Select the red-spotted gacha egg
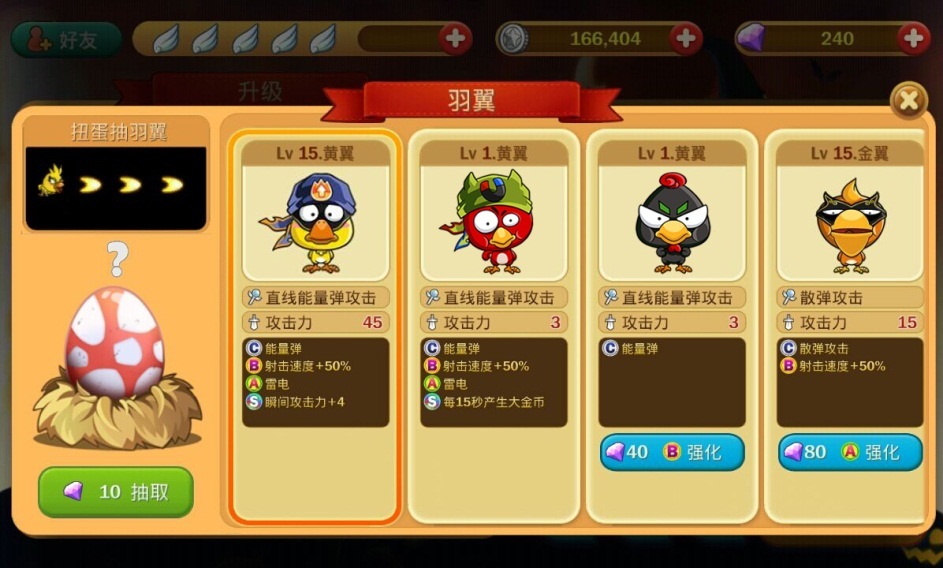943x568 pixels. pos(114,342)
